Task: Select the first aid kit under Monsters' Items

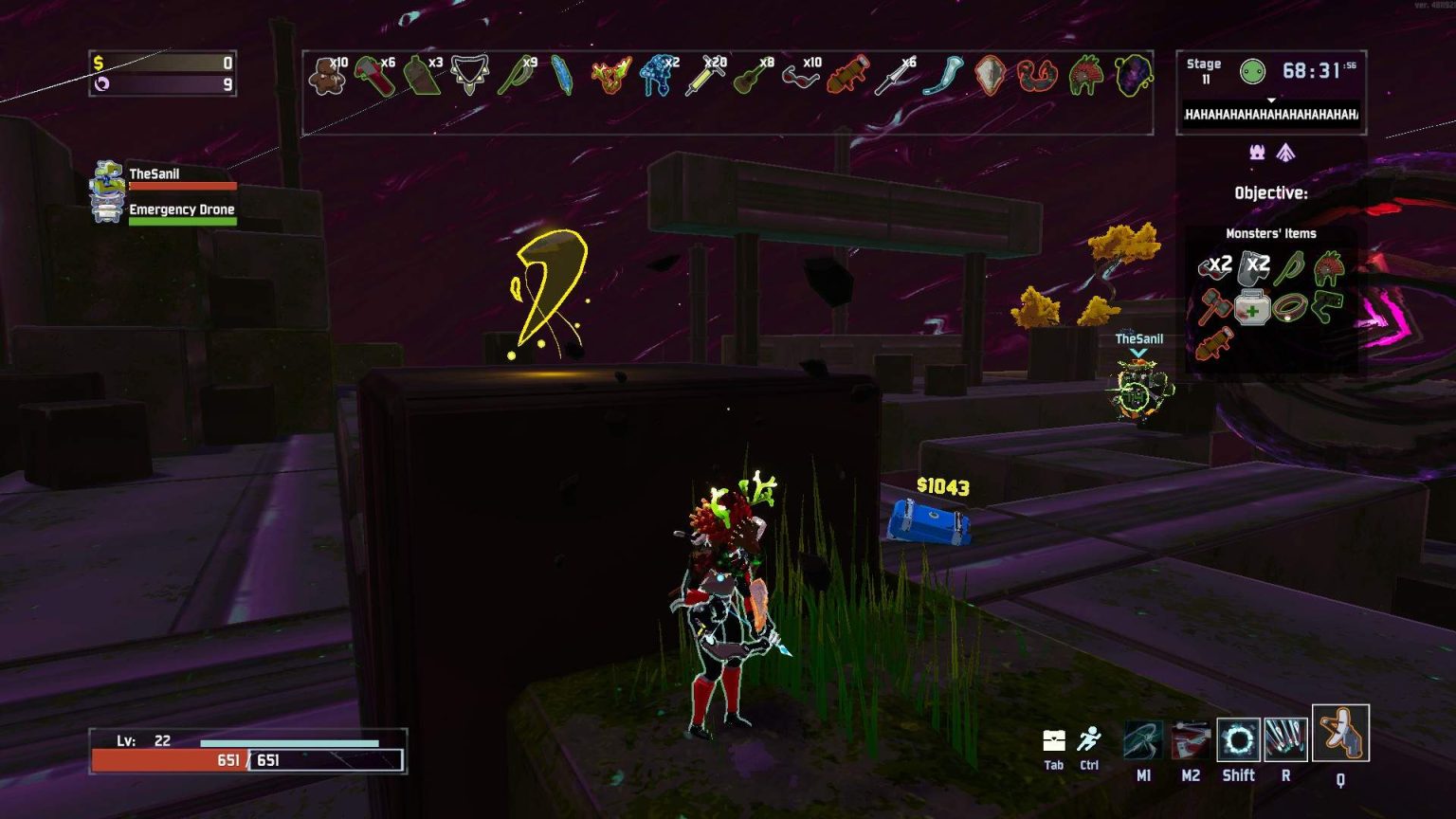Action: point(1252,308)
